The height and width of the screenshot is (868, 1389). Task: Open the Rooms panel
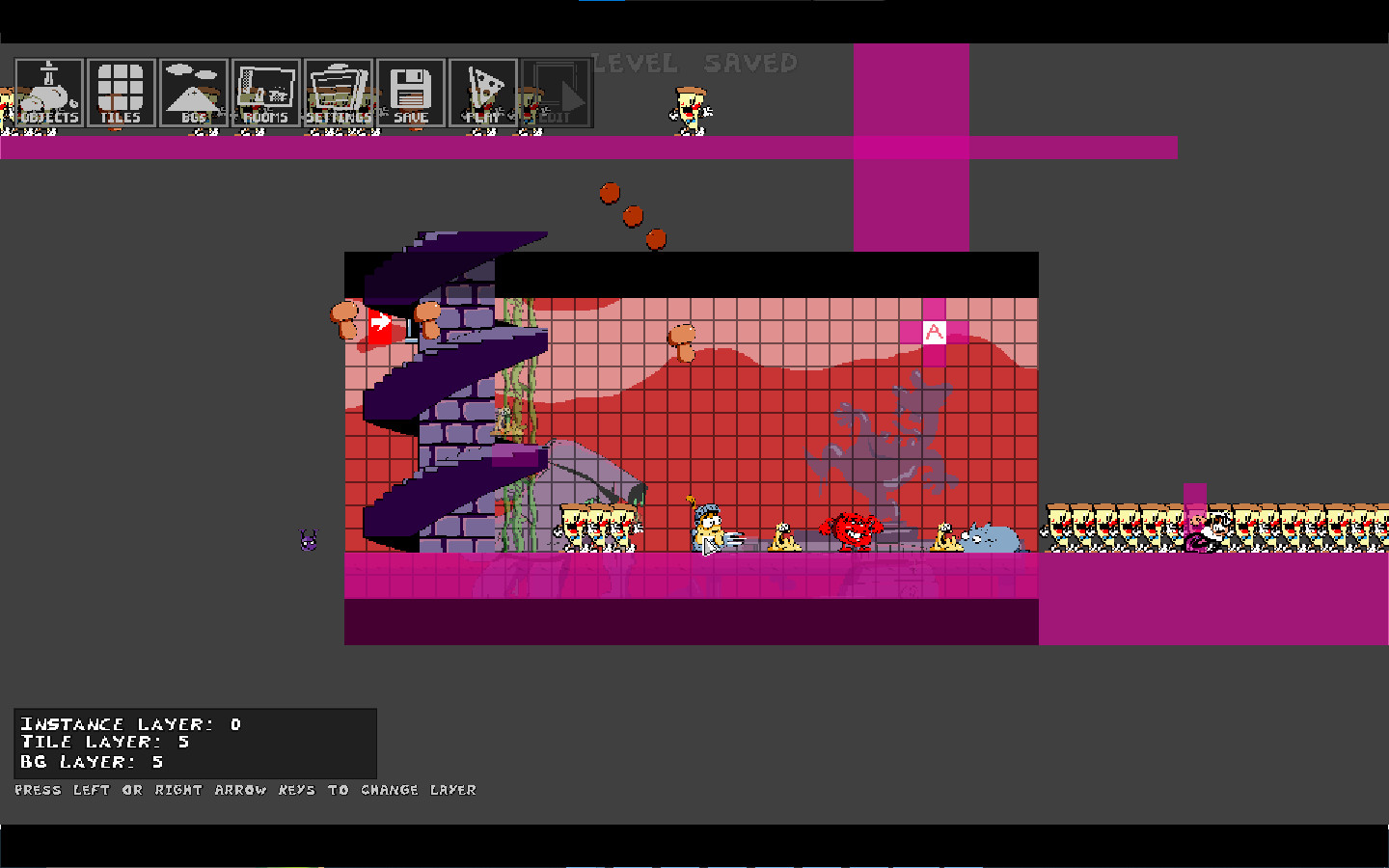click(x=266, y=93)
